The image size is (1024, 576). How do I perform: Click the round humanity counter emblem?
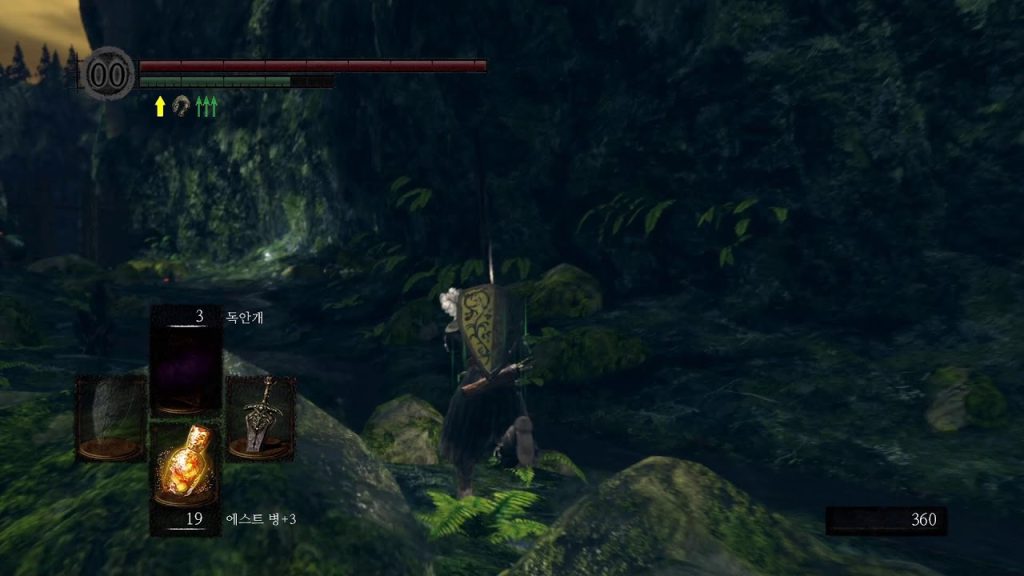point(109,74)
